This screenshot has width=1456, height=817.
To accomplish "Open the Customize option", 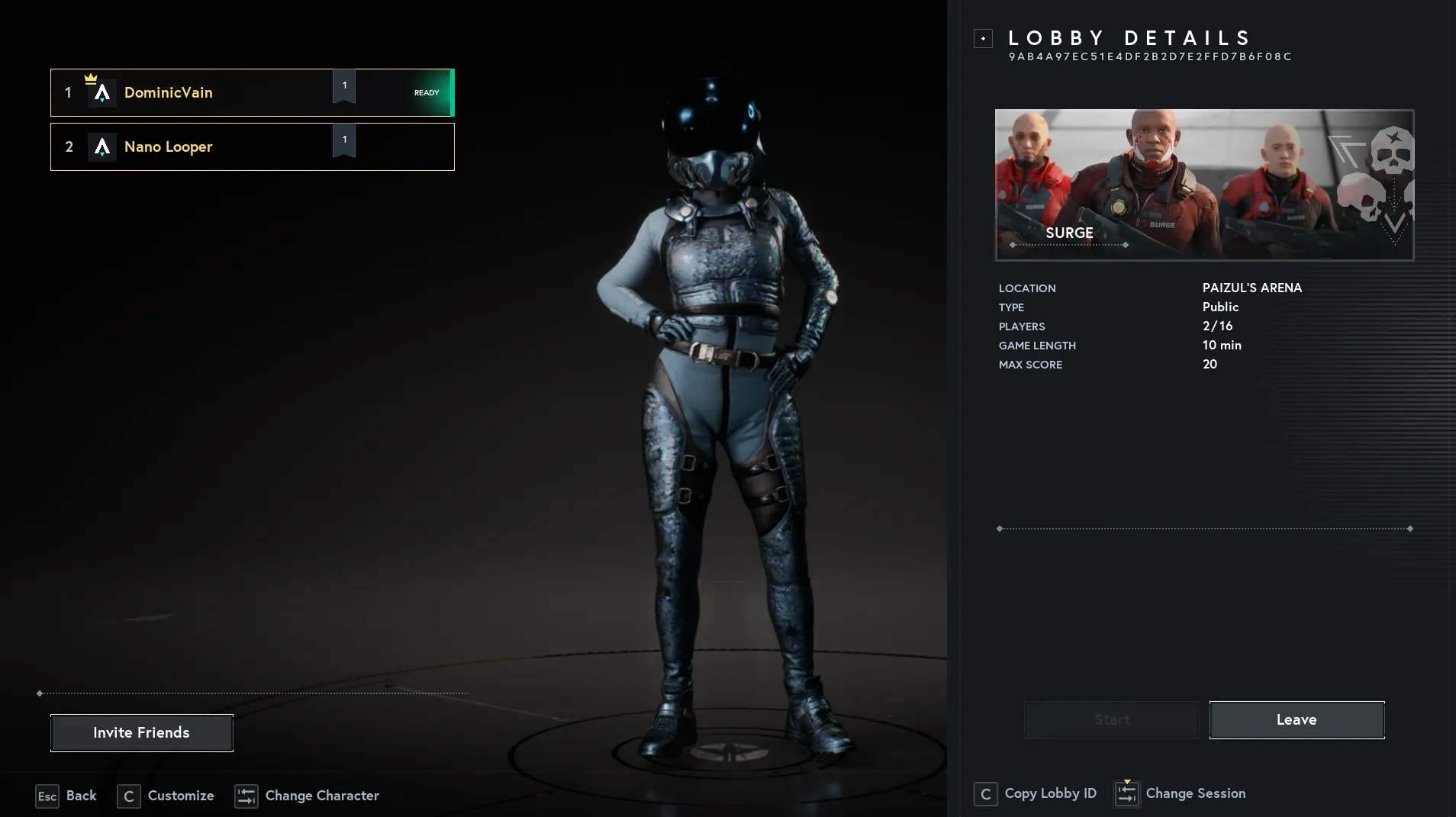I will click(166, 796).
